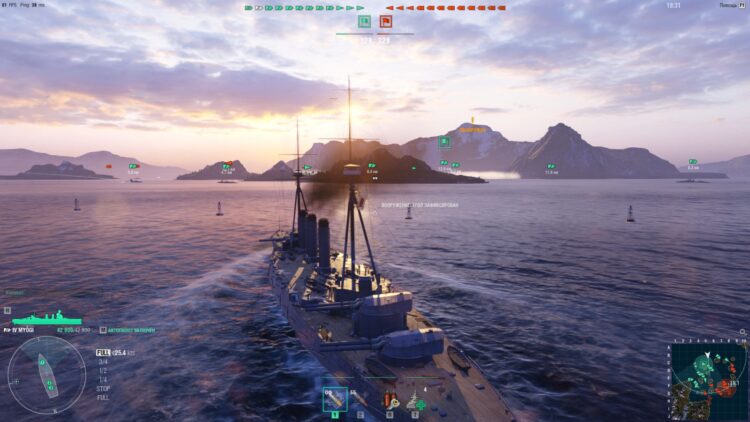Set engine speed to 1/2

102,370
